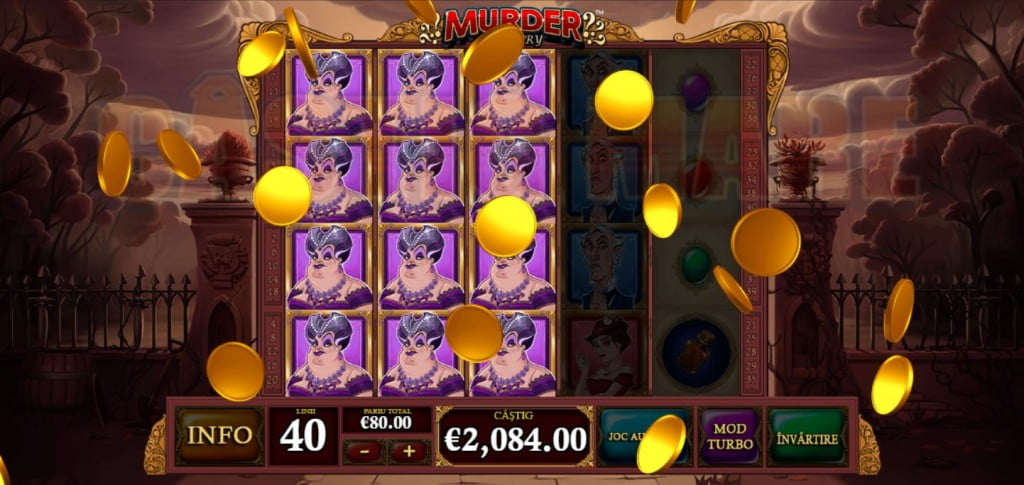Toggle Mod Turbo

point(729,436)
